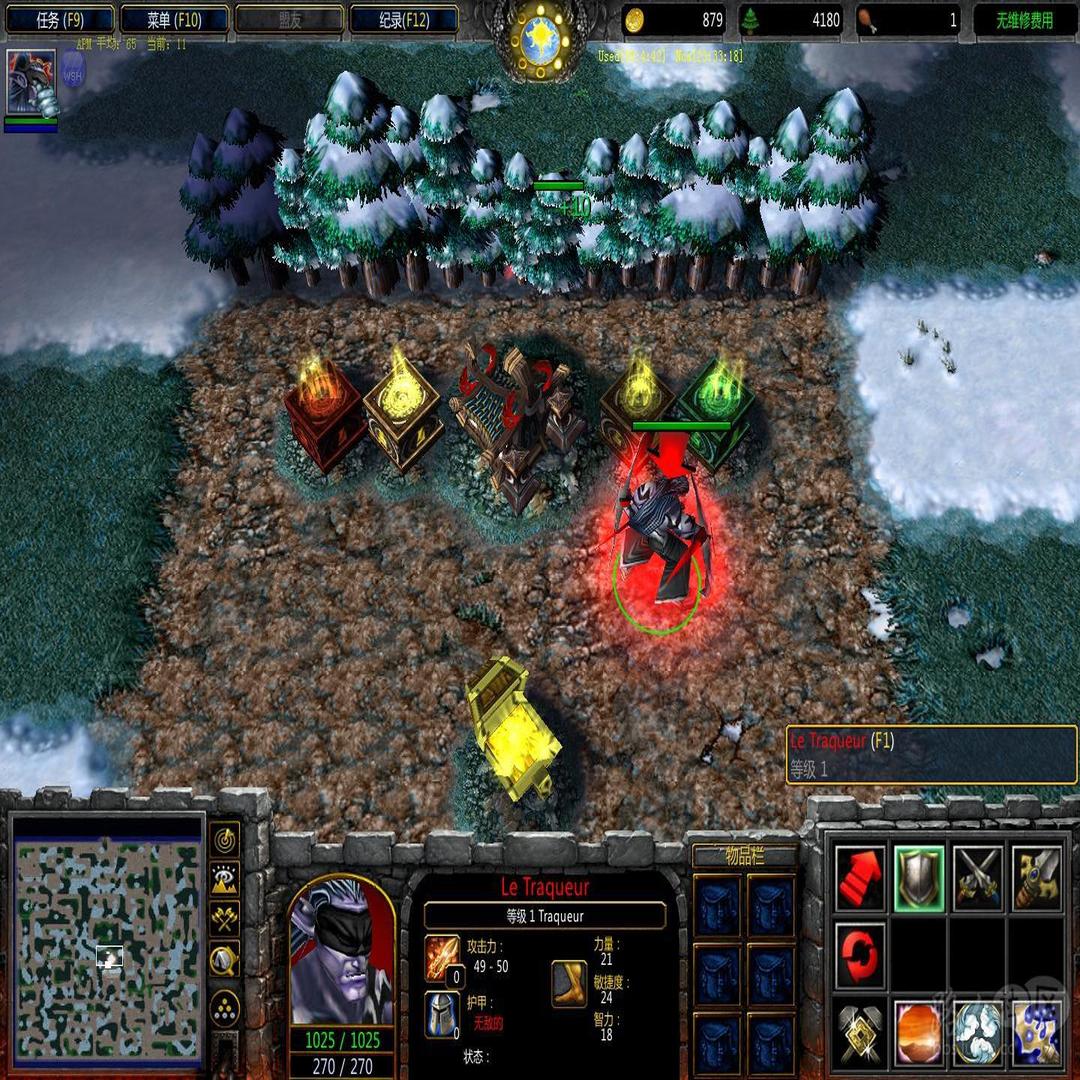Toggle minimap terrain display (eye over mountains)
The width and height of the screenshot is (1080, 1080).
tap(225, 879)
